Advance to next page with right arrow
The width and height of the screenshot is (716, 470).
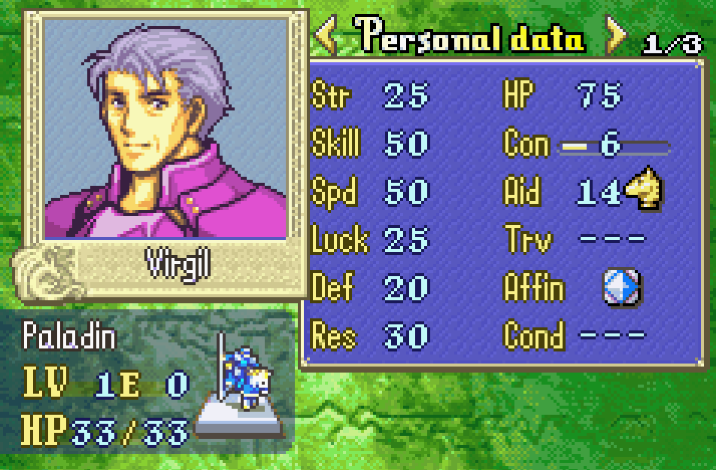(x=617, y=38)
